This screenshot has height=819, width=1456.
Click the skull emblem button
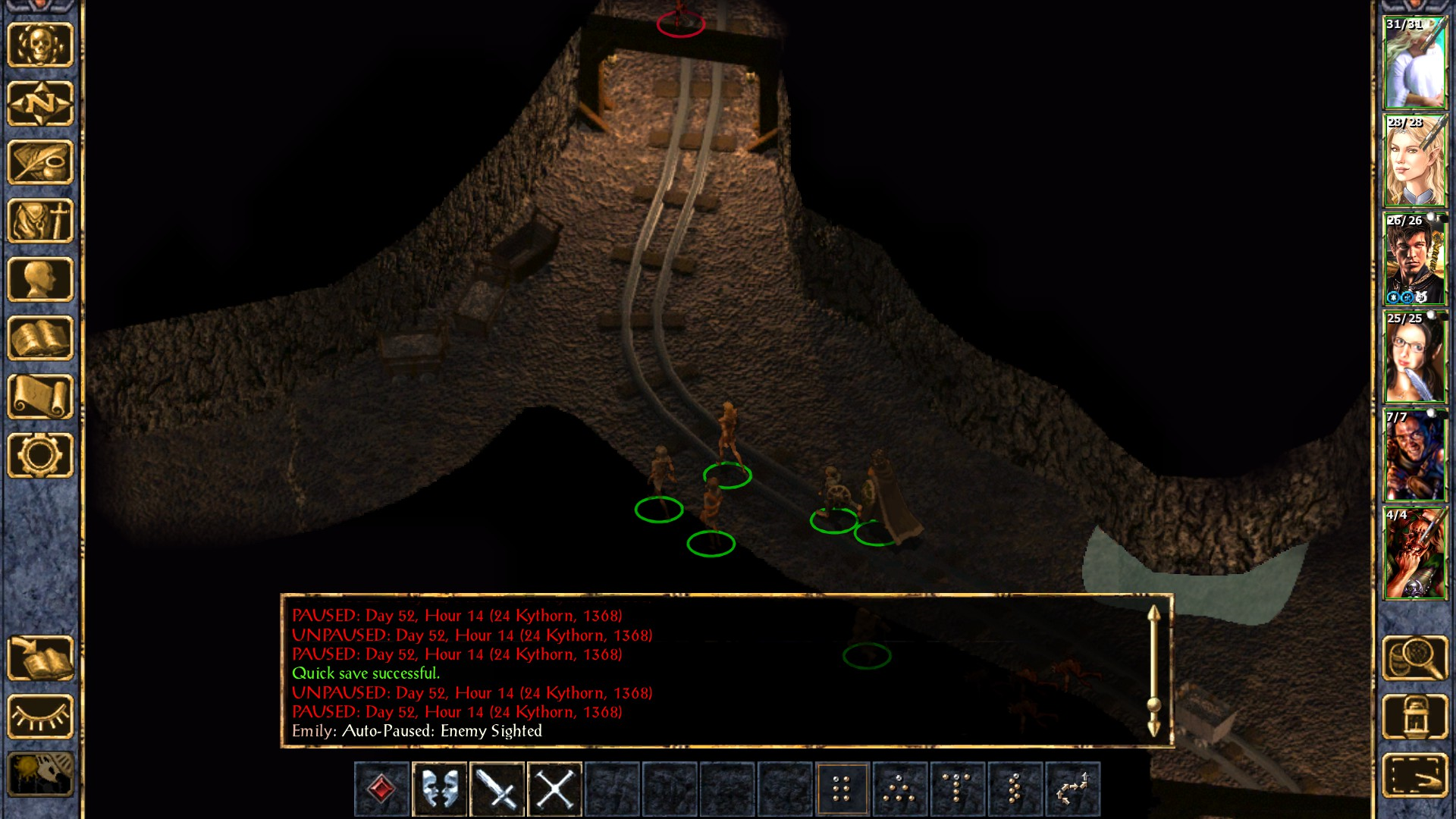pyautogui.click(x=40, y=45)
